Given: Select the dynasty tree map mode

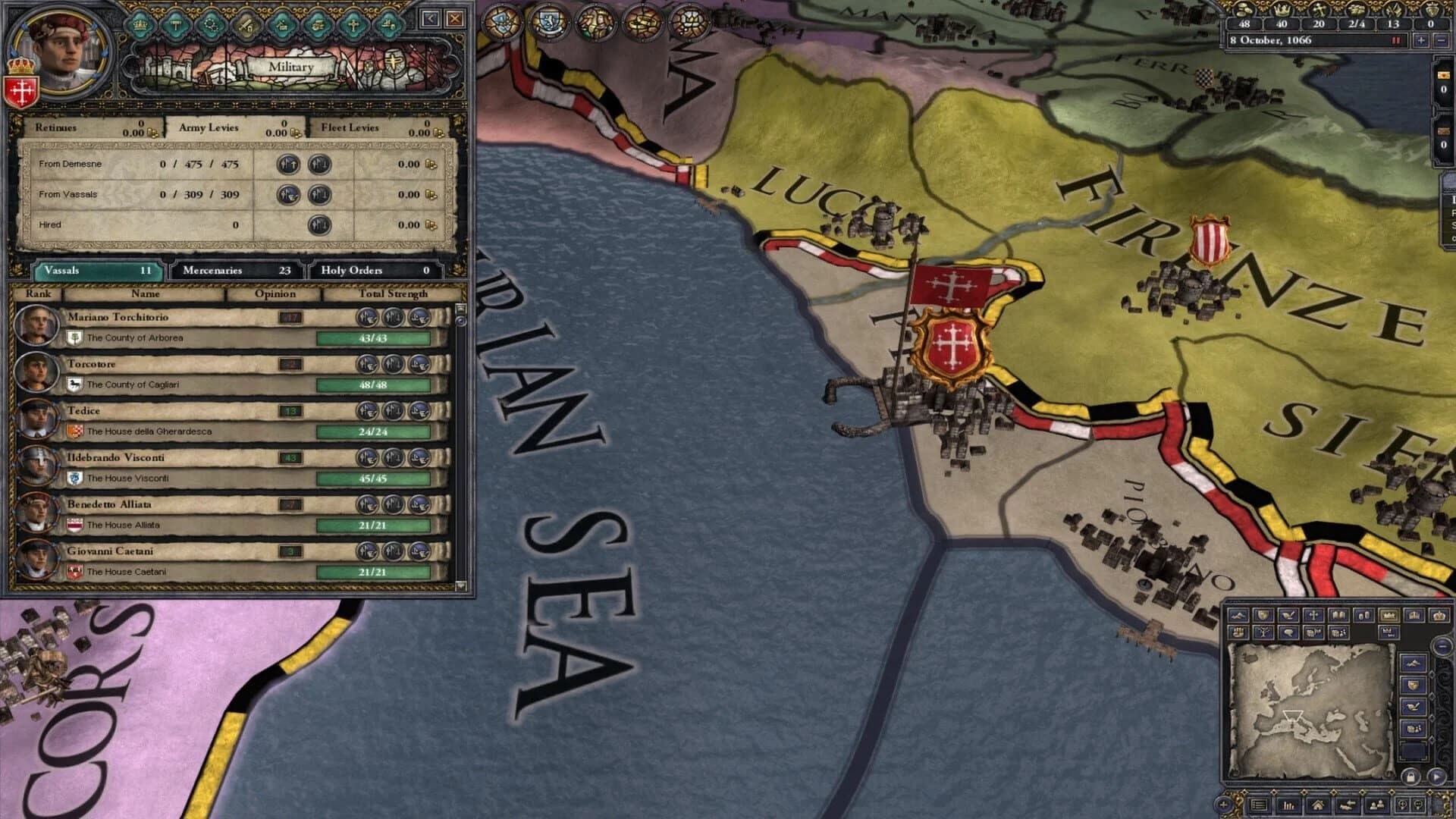Looking at the screenshot, I should [x=1265, y=632].
